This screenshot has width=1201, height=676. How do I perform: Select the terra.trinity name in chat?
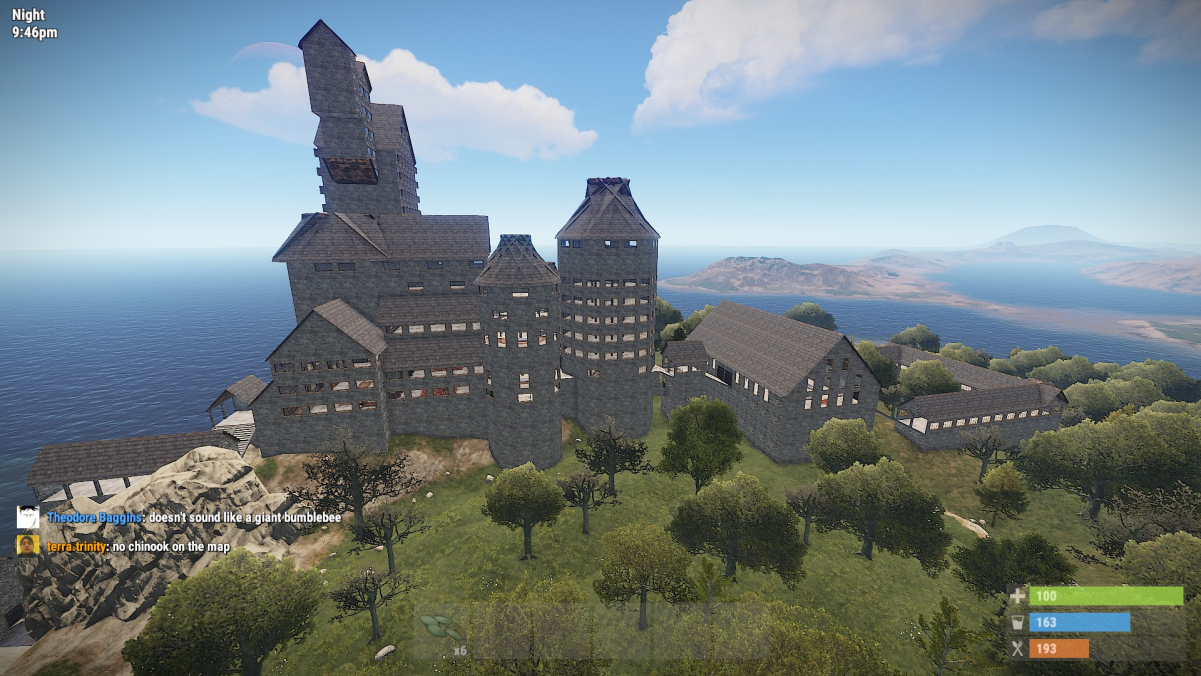pyautogui.click(x=76, y=547)
